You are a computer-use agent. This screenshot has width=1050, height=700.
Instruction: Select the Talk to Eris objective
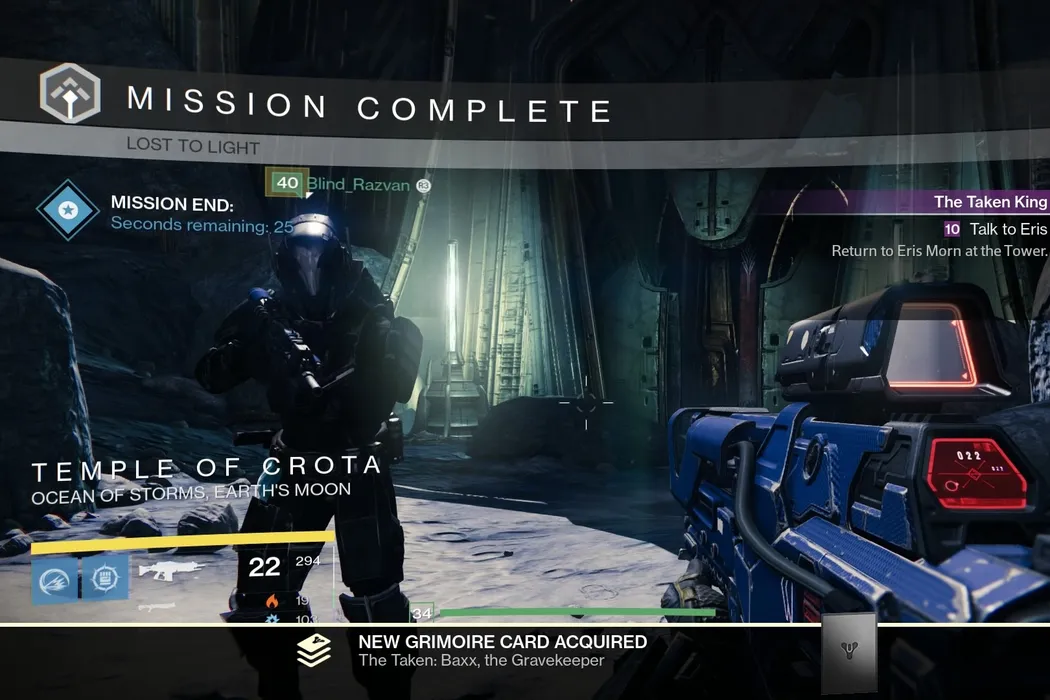point(1007,230)
